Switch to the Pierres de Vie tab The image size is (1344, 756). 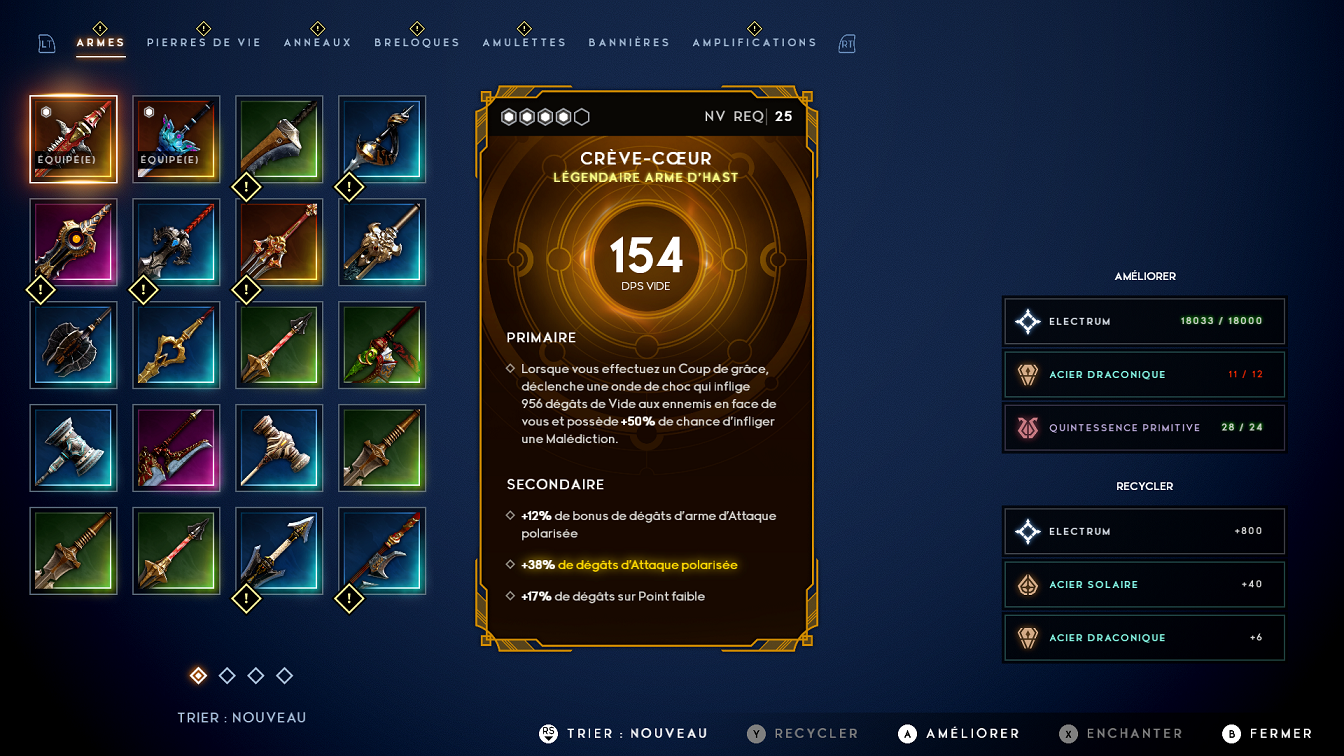(x=204, y=43)
